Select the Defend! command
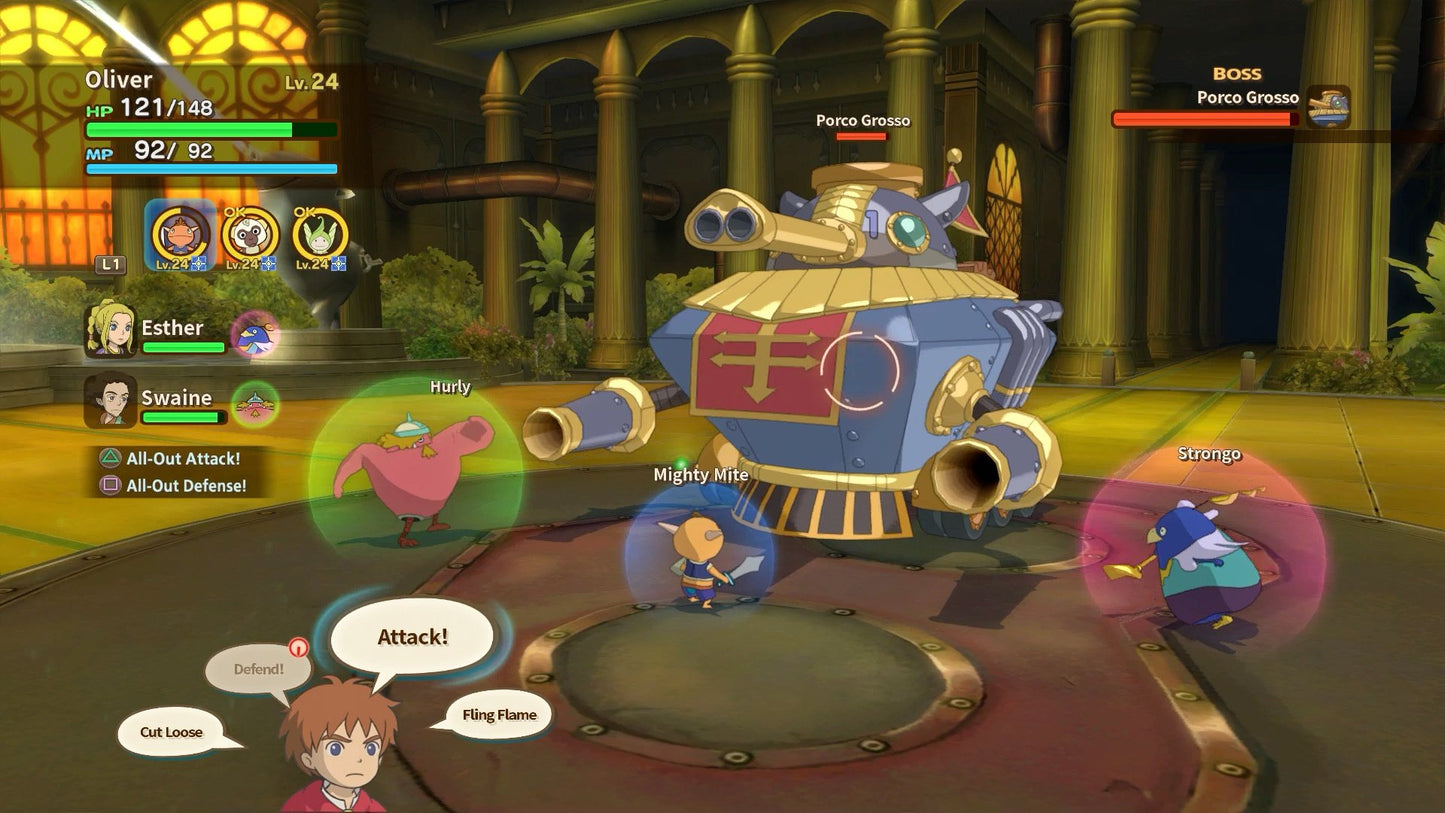This screenshot has width=1445, height=813. (x=259, y=667)
